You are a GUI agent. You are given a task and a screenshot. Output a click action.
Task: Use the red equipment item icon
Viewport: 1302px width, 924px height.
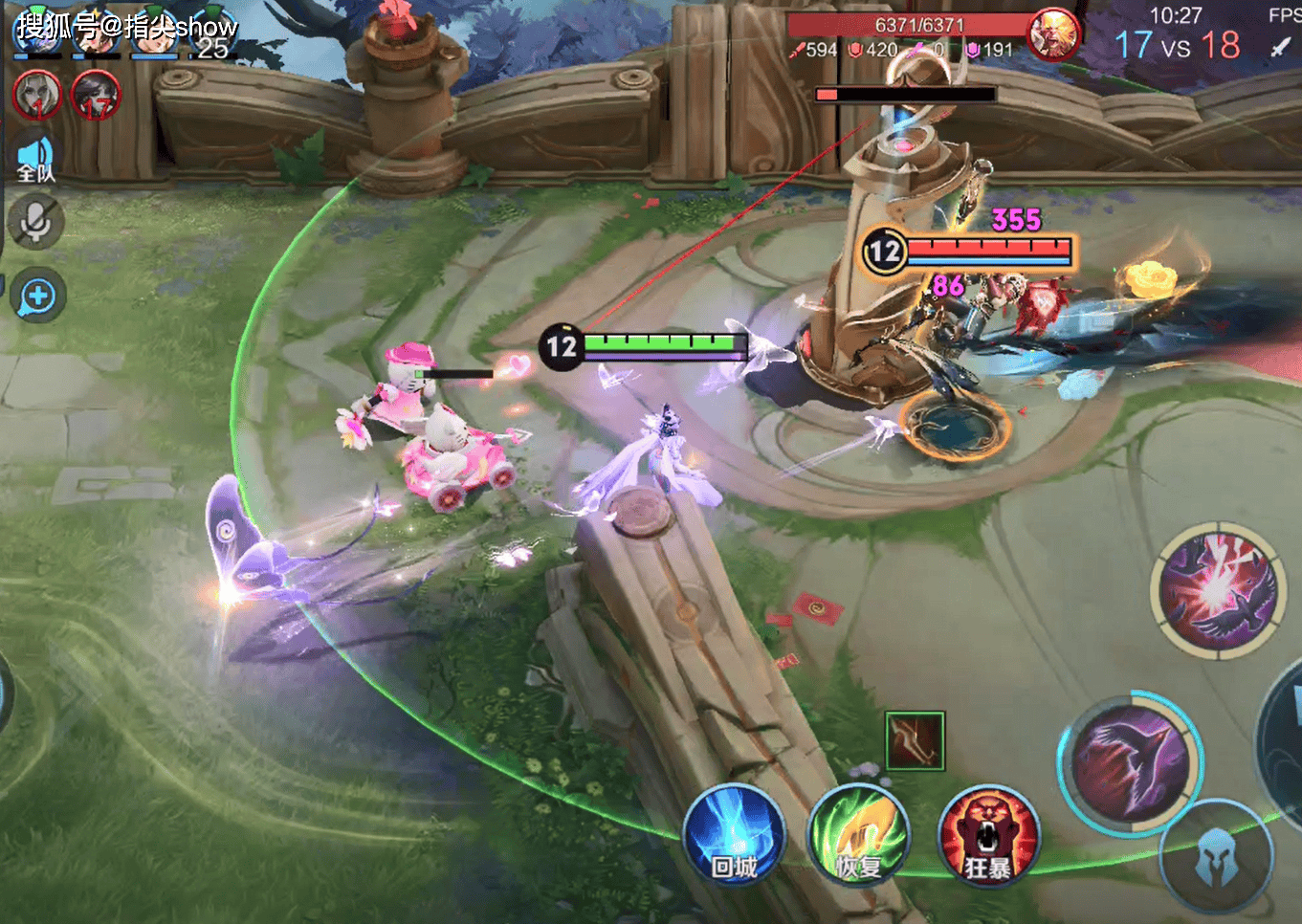click(x=915, y=740)
